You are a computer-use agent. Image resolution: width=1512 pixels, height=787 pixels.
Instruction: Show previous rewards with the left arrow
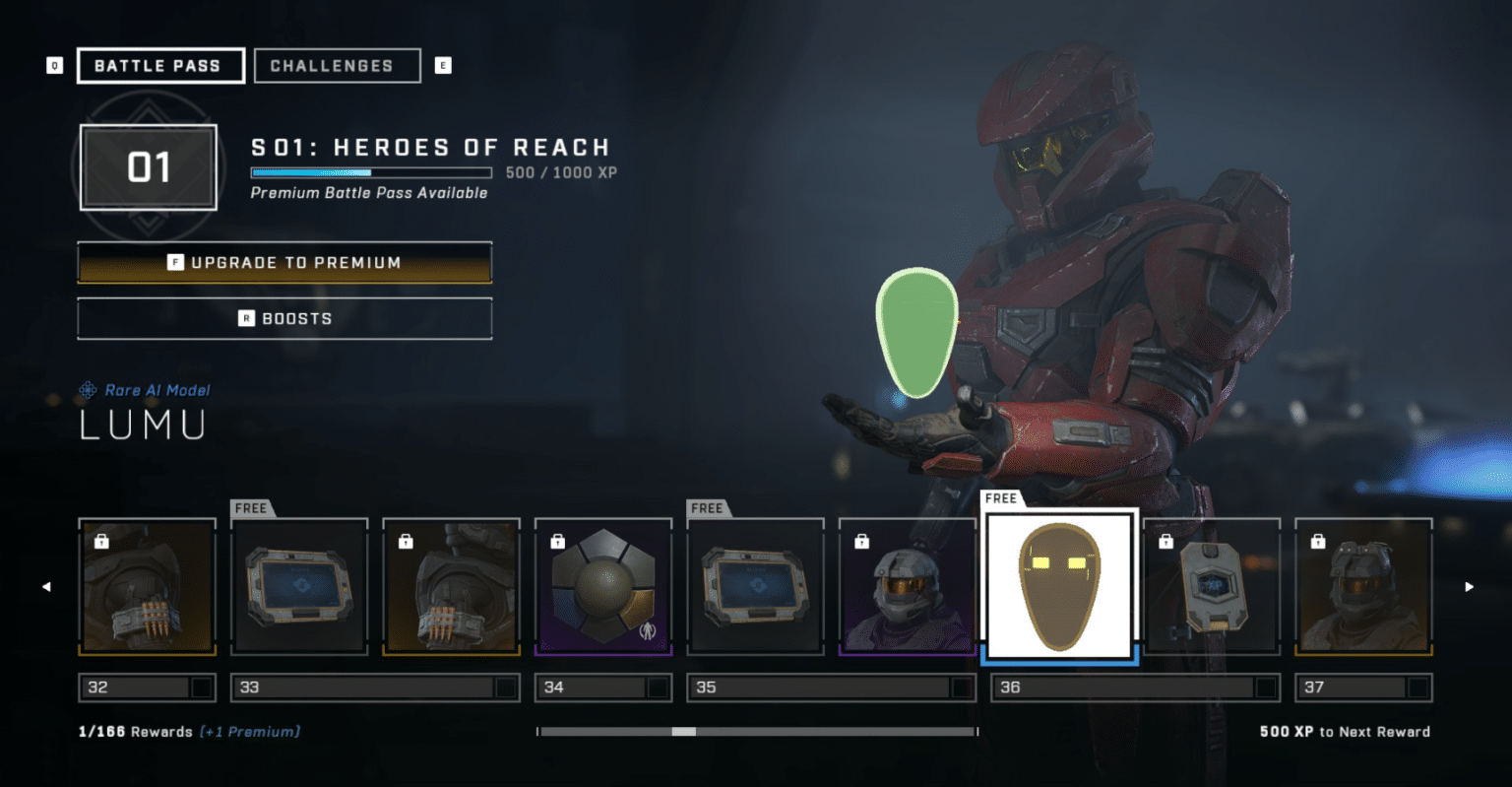[46, 587]
